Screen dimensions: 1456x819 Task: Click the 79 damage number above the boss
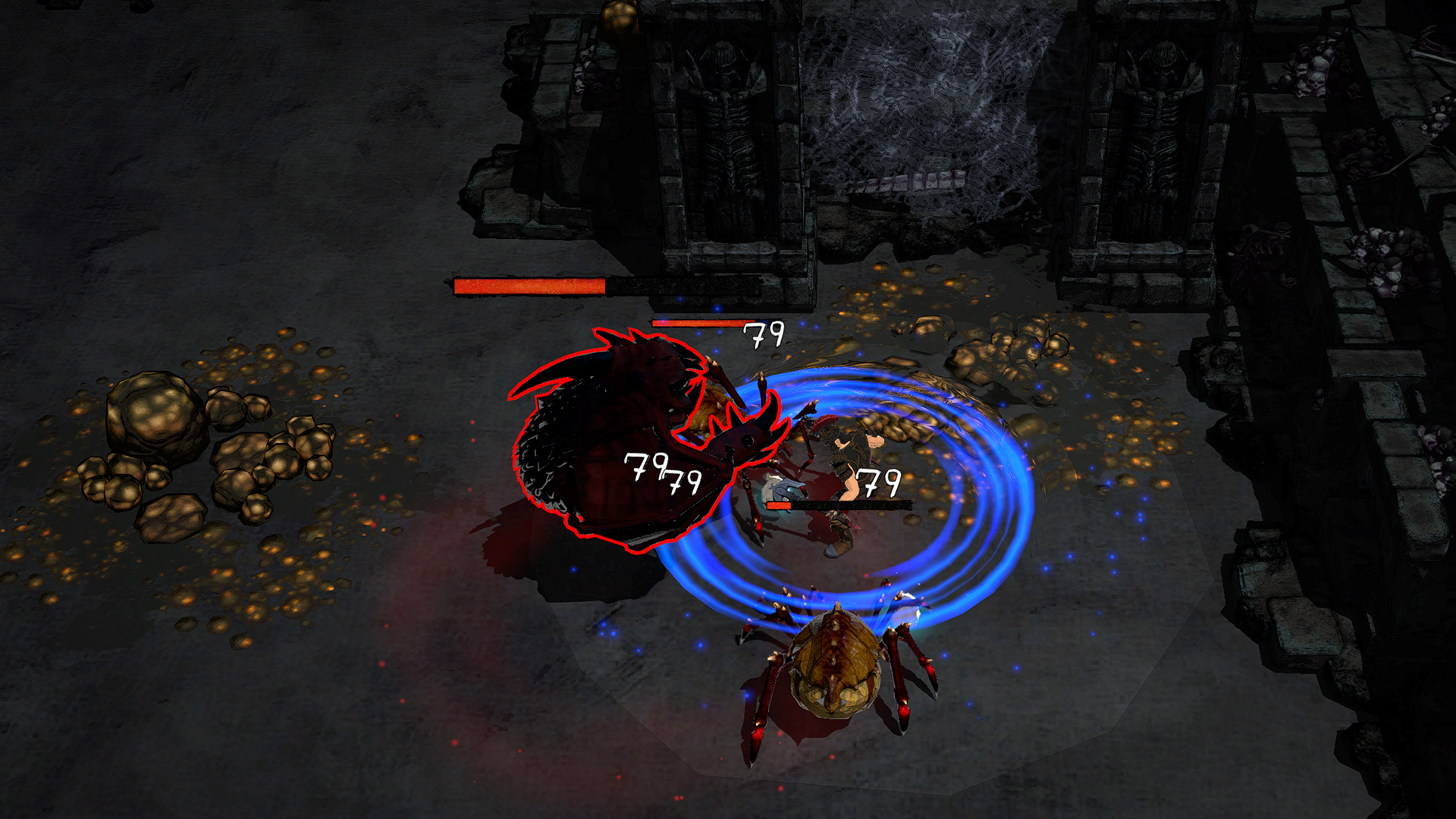pos(764,335)
